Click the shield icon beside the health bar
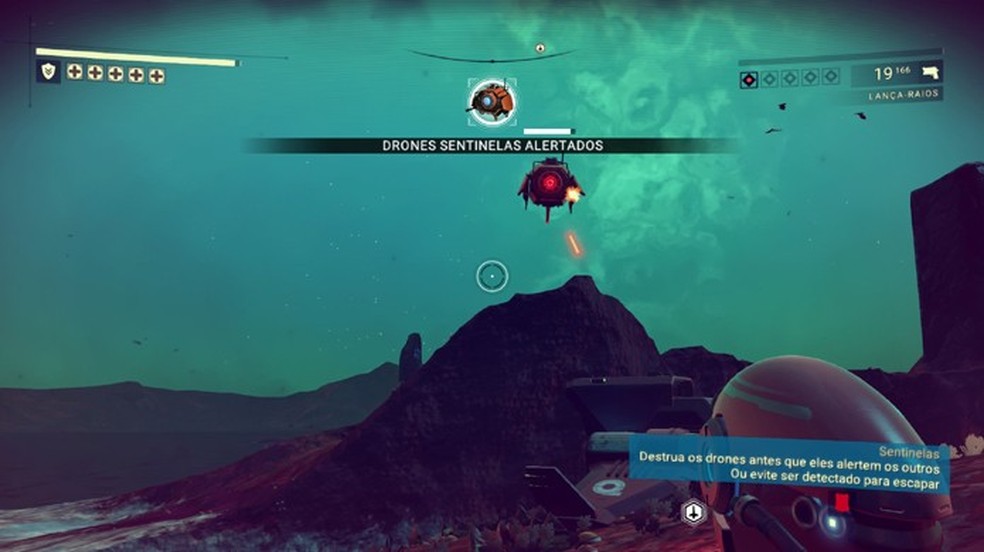 [x=47, y=71]
